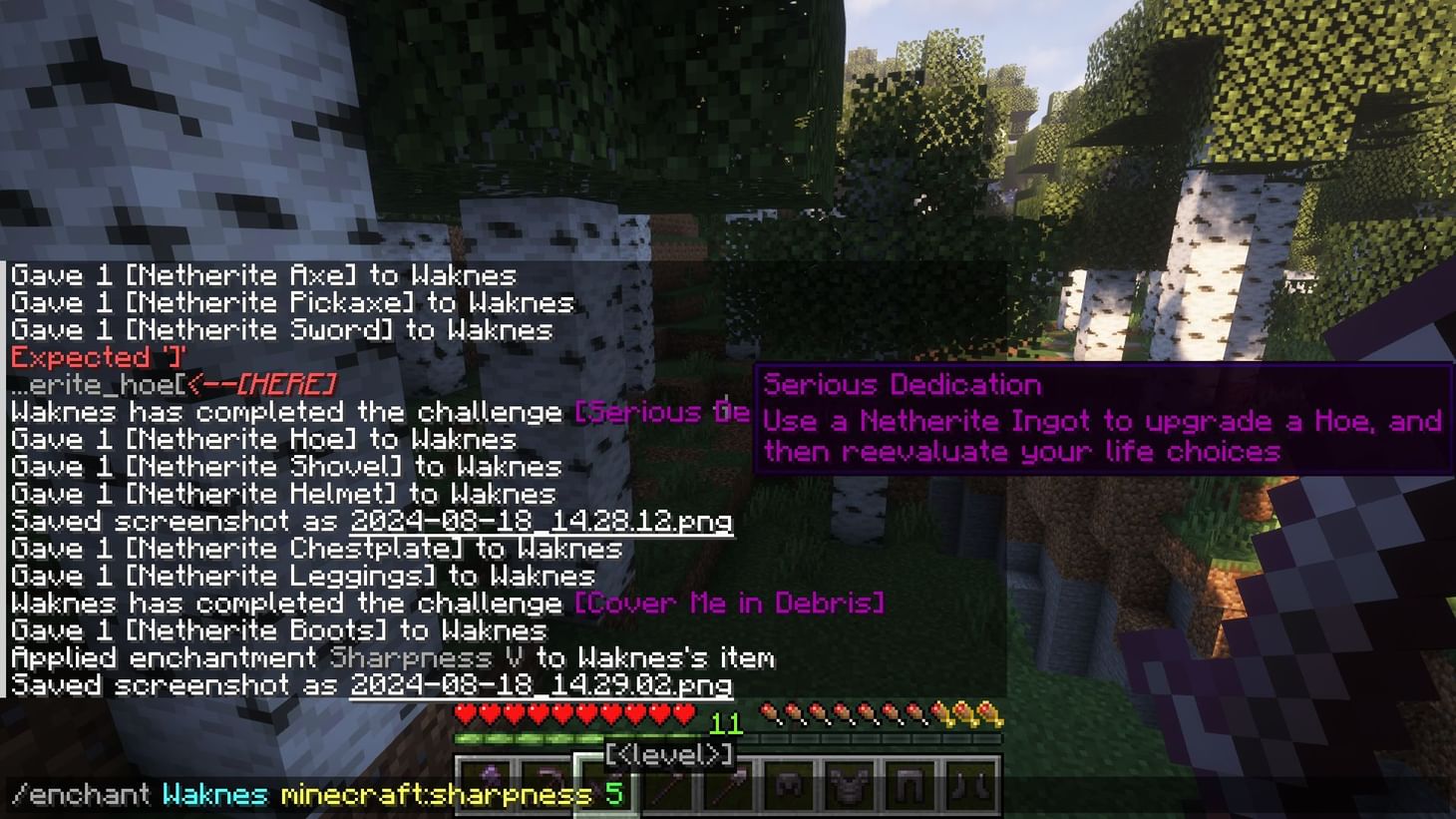Click the chat input with /enchant command
Viewport: 1456px width, 819px height.
[299, 795]
